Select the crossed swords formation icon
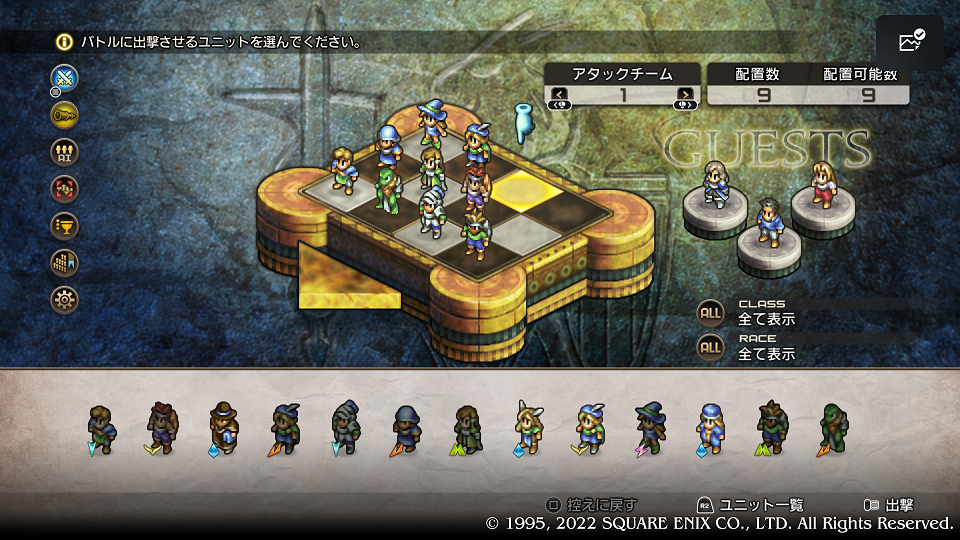The image size is (960, 540). (x=65, y=77)
